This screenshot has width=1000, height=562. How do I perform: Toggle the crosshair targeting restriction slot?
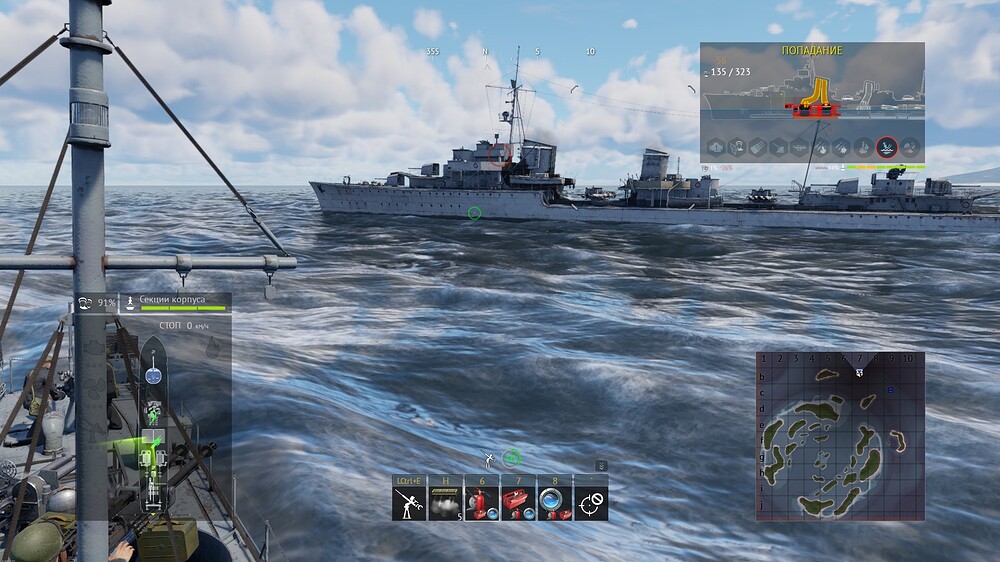pos(591,503)
